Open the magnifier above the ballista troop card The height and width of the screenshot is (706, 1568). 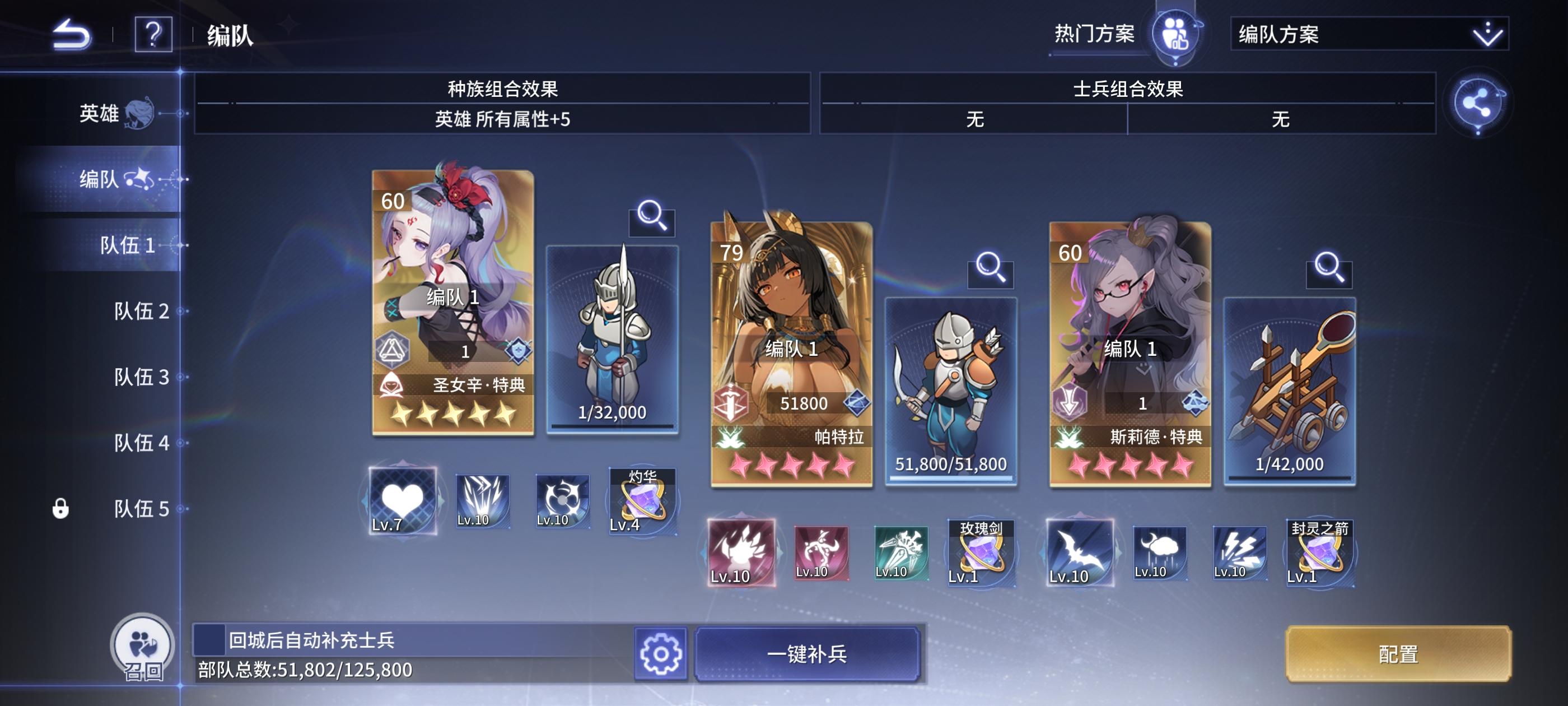1329,267
